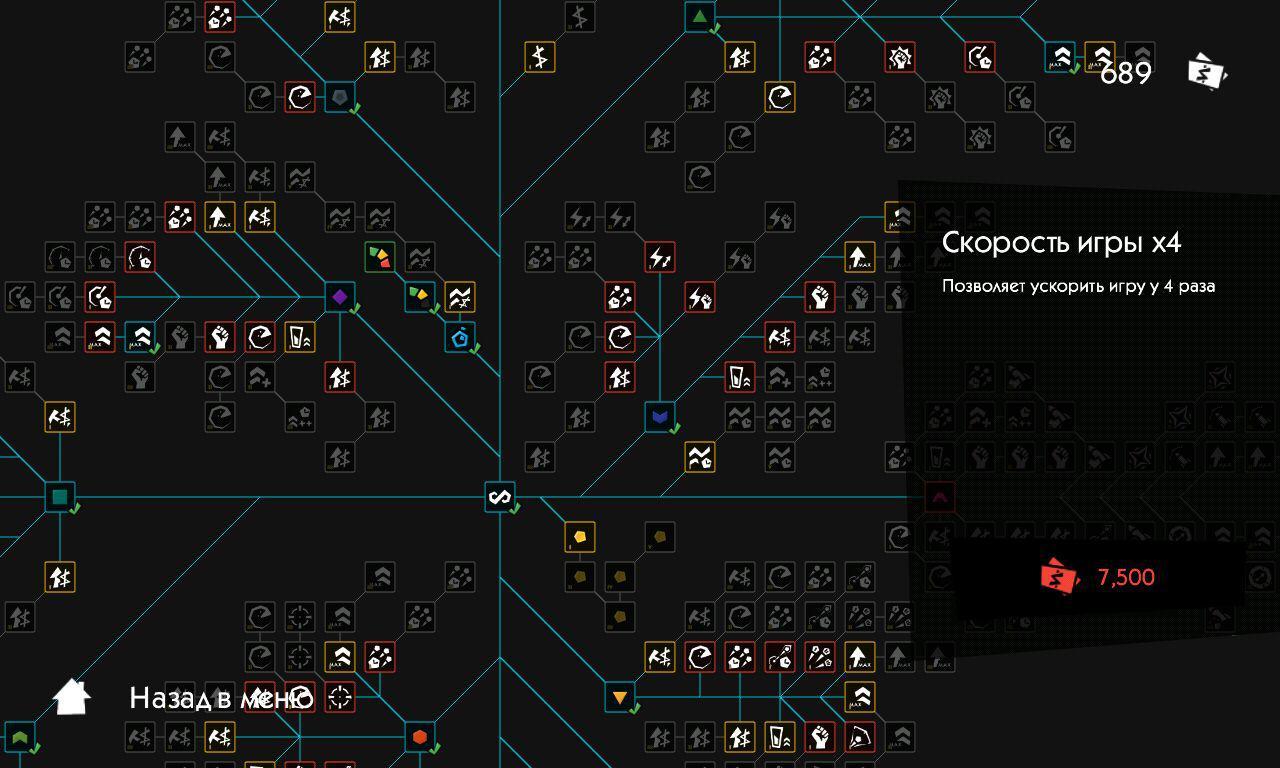The width and height of the screenshot is (1280, 768).
Task: Select the green-yellow two-segment node with checkmark
Action: point(420,297)
